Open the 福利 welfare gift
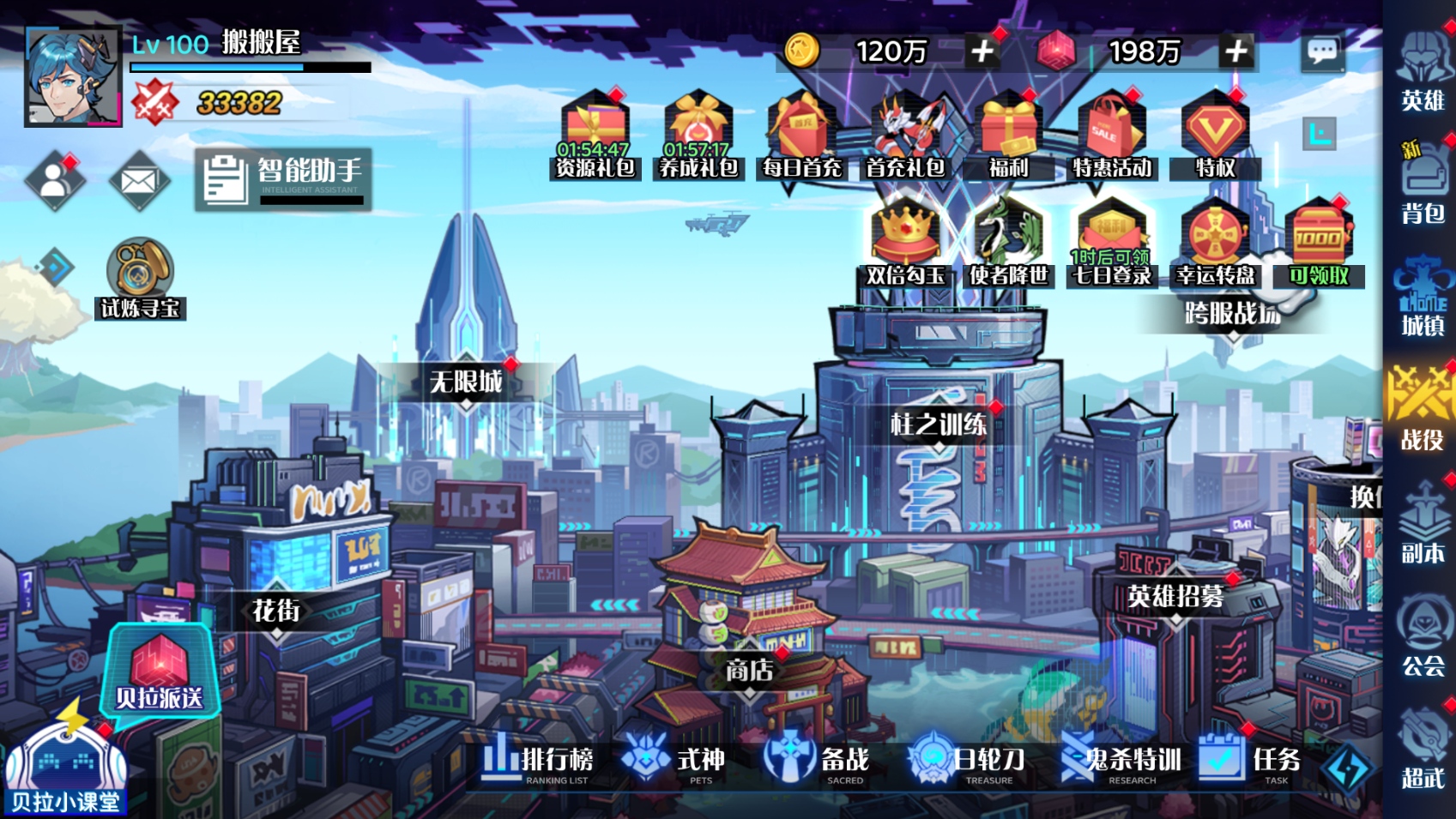The image size is (1456, 819). pyautogui.click(x=1008, y=135)
